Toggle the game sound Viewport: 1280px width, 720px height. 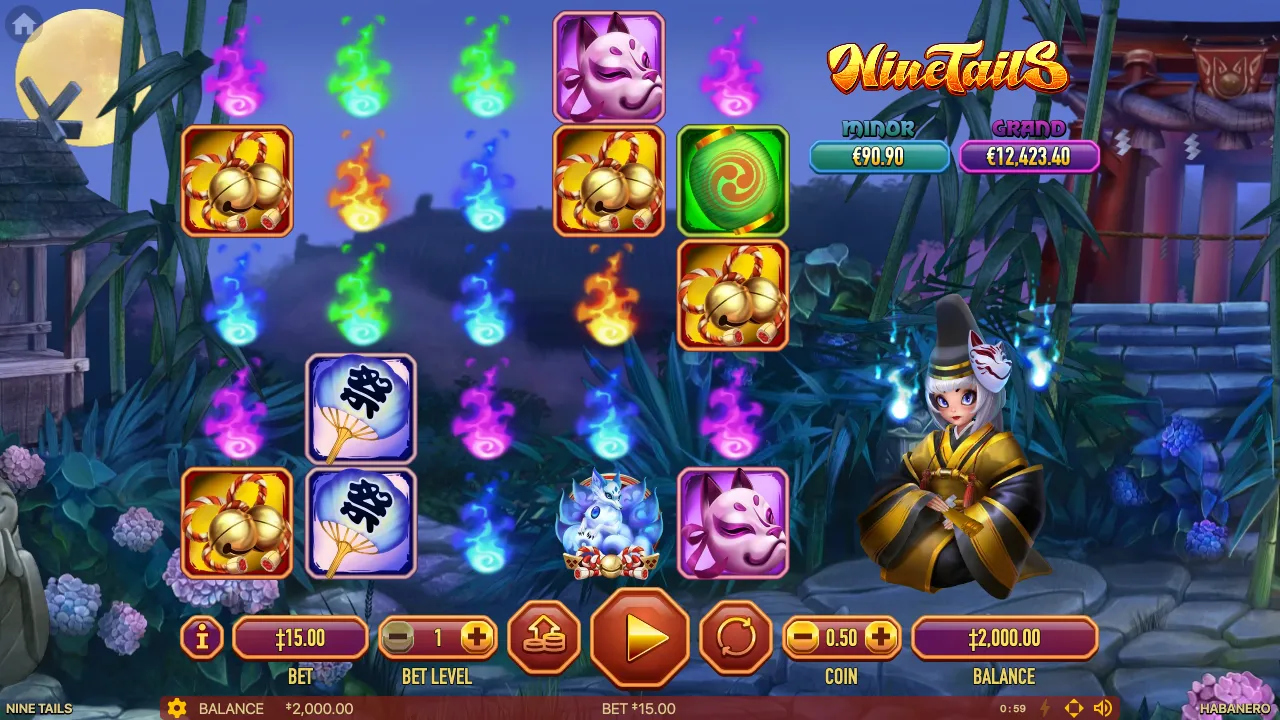[1103, 709]
